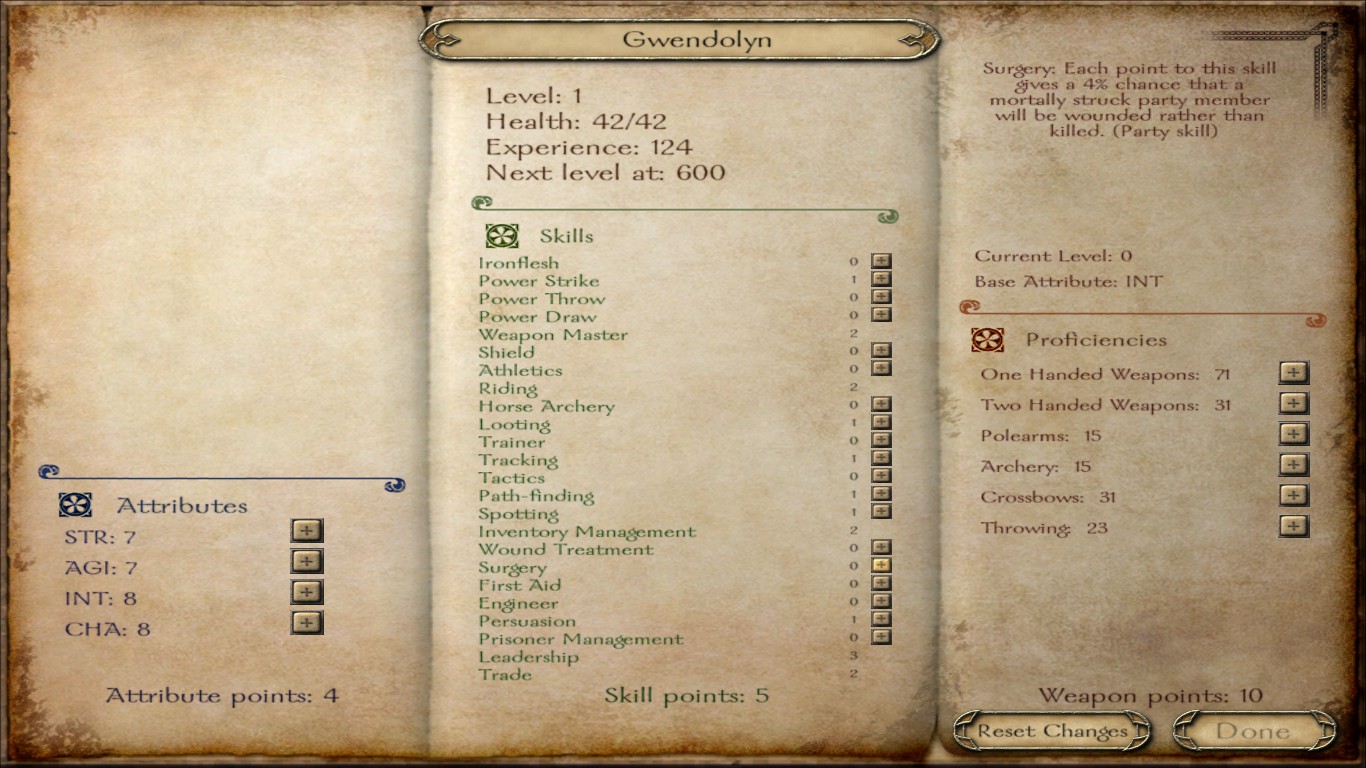The image size is (1366, 768).
Task: Add a skill point to Trainer
Action: tap(881, 441)
